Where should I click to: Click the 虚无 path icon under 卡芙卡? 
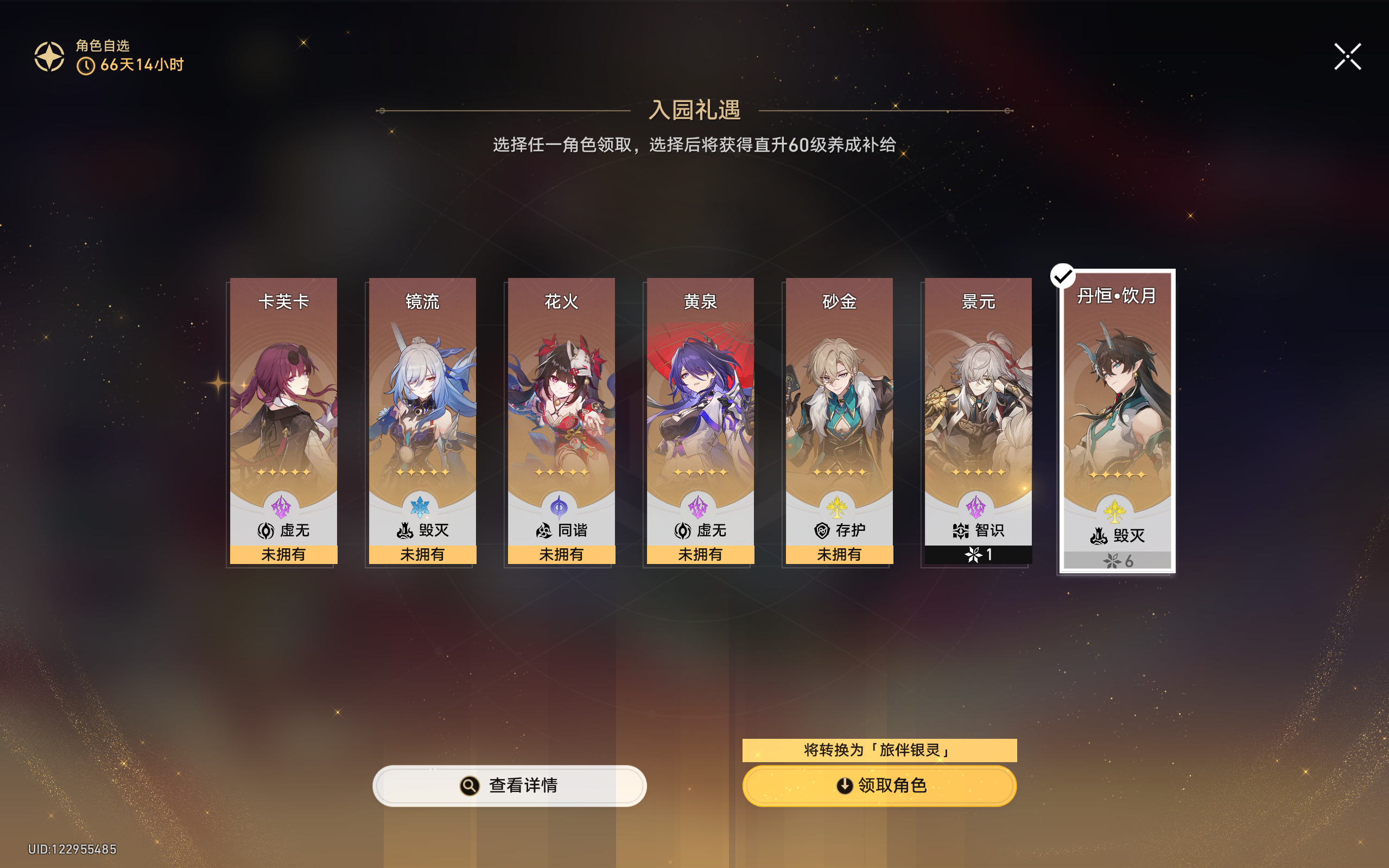pos(266,530)
